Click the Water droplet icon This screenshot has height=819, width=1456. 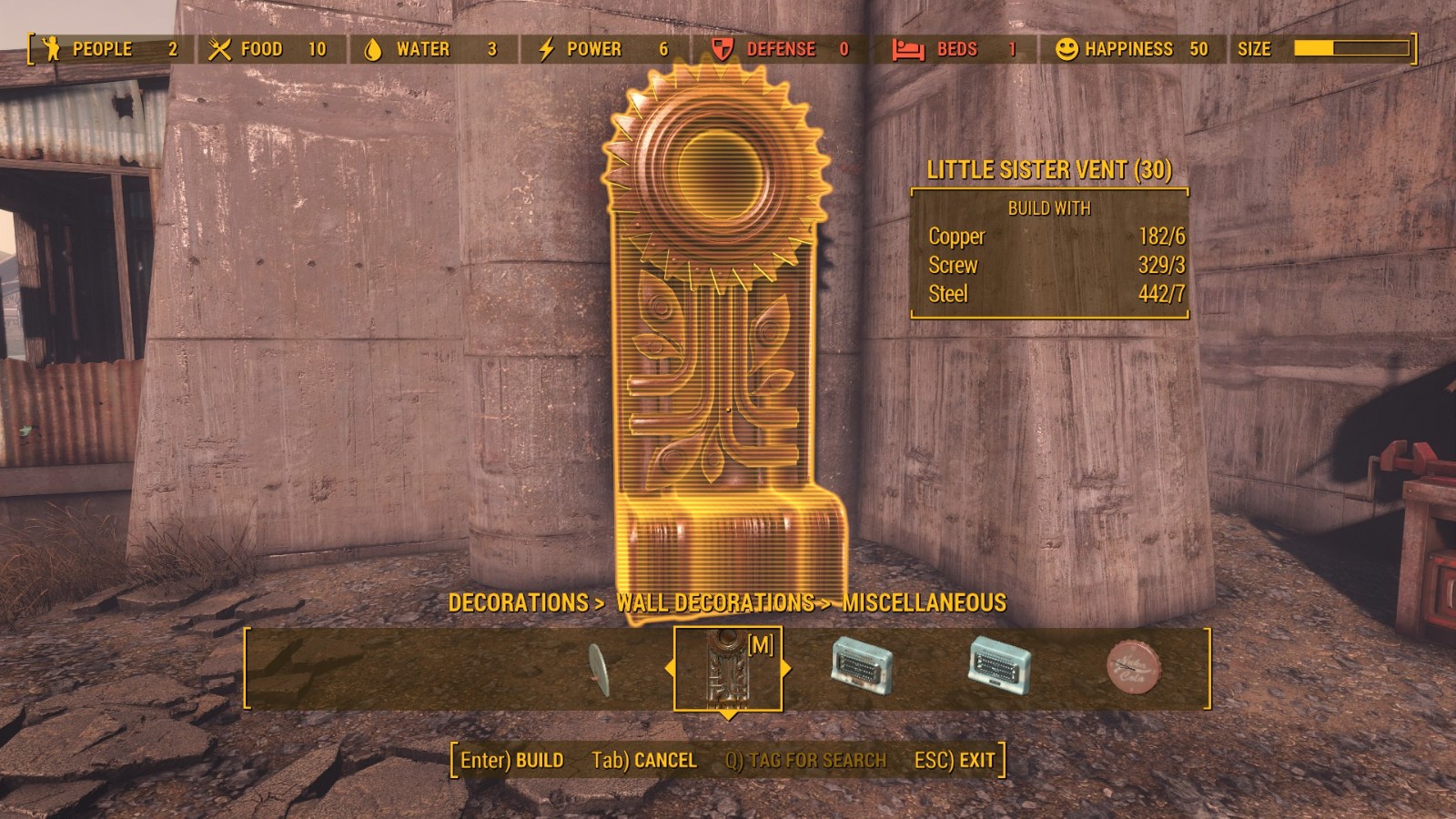pyautogui.click(x=374, y=49)
